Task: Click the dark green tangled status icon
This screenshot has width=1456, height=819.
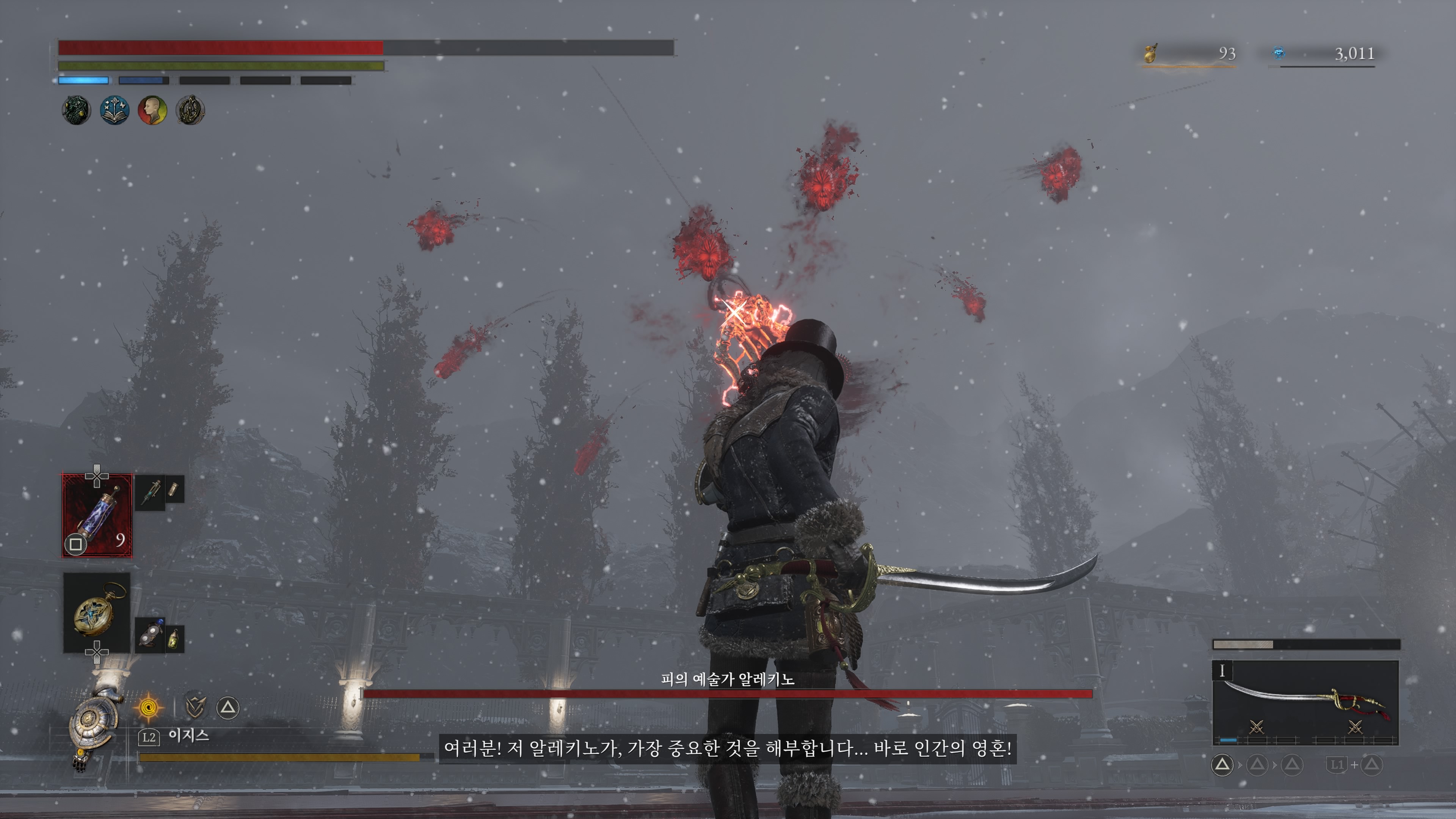Action: pyautogui.click(x=76, y=110)
